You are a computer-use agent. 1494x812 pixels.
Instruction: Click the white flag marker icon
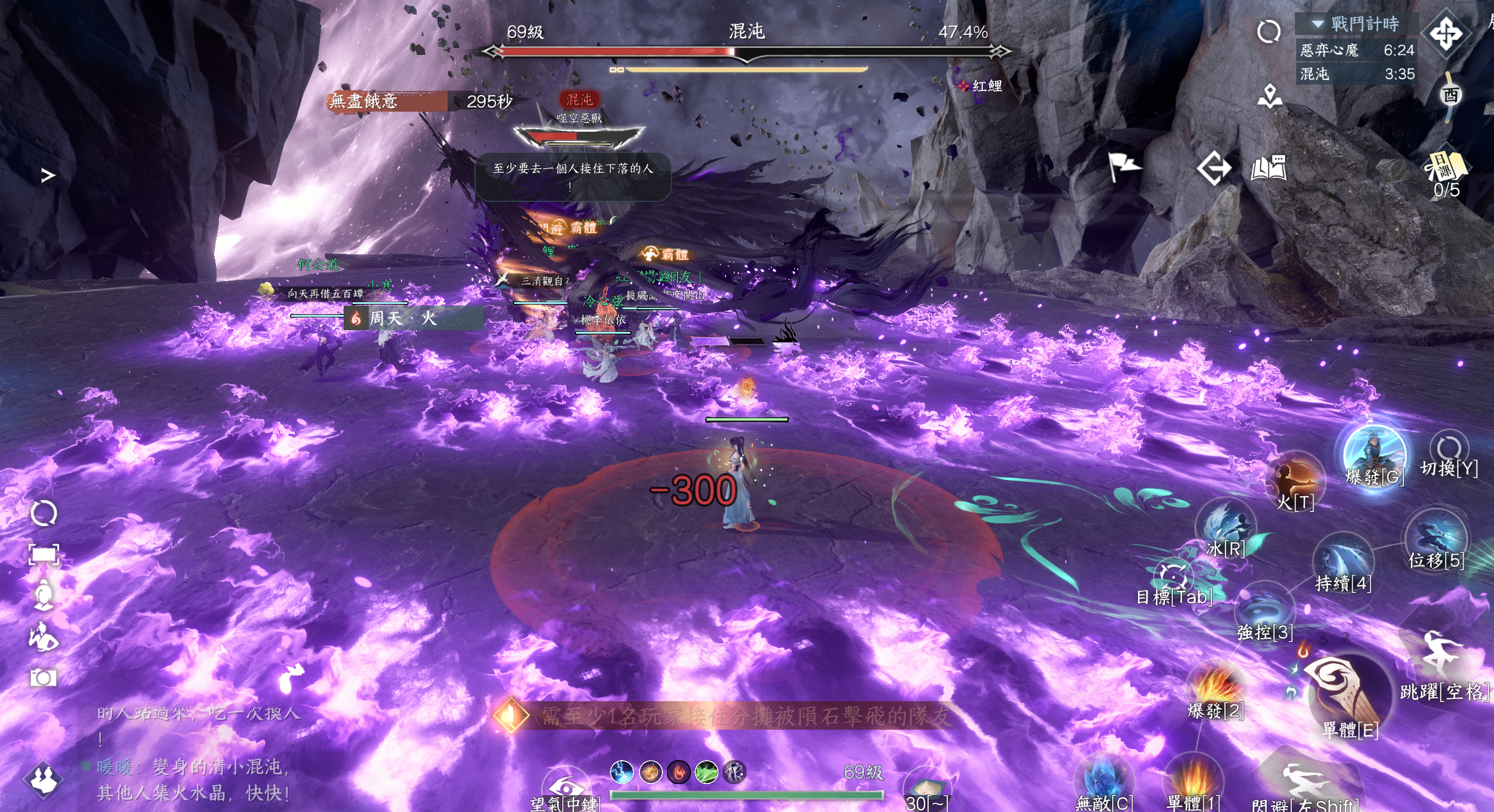tap(1123, 167)
